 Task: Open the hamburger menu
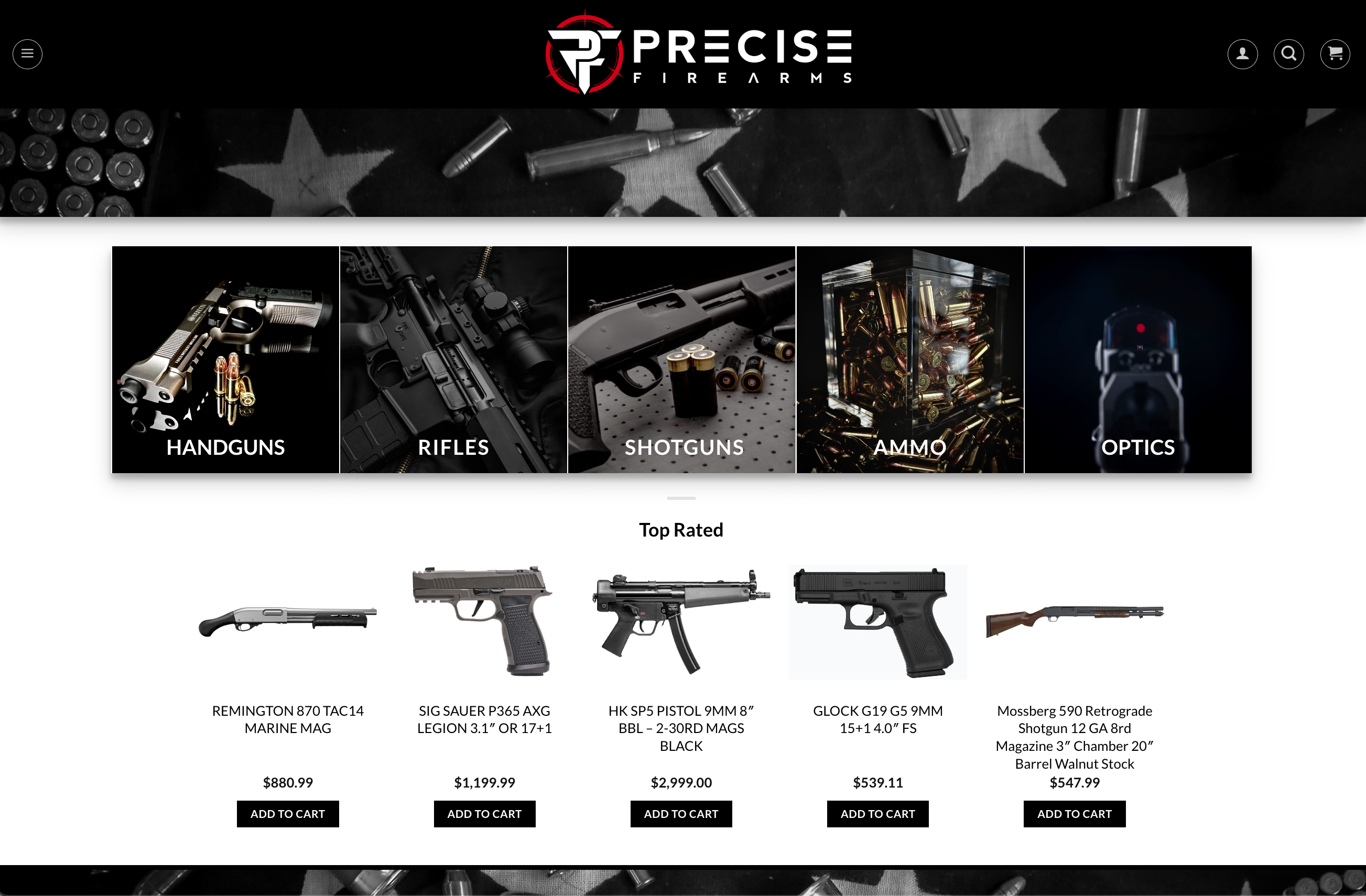coord(27,54)
